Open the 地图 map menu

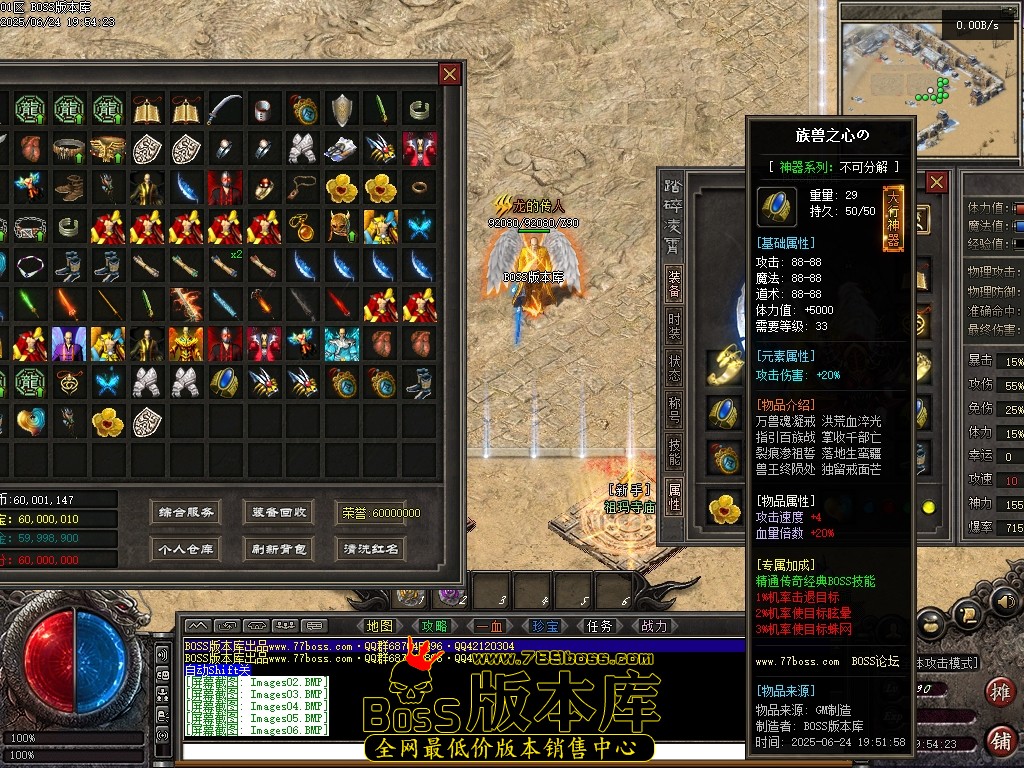tap(381, 626)
